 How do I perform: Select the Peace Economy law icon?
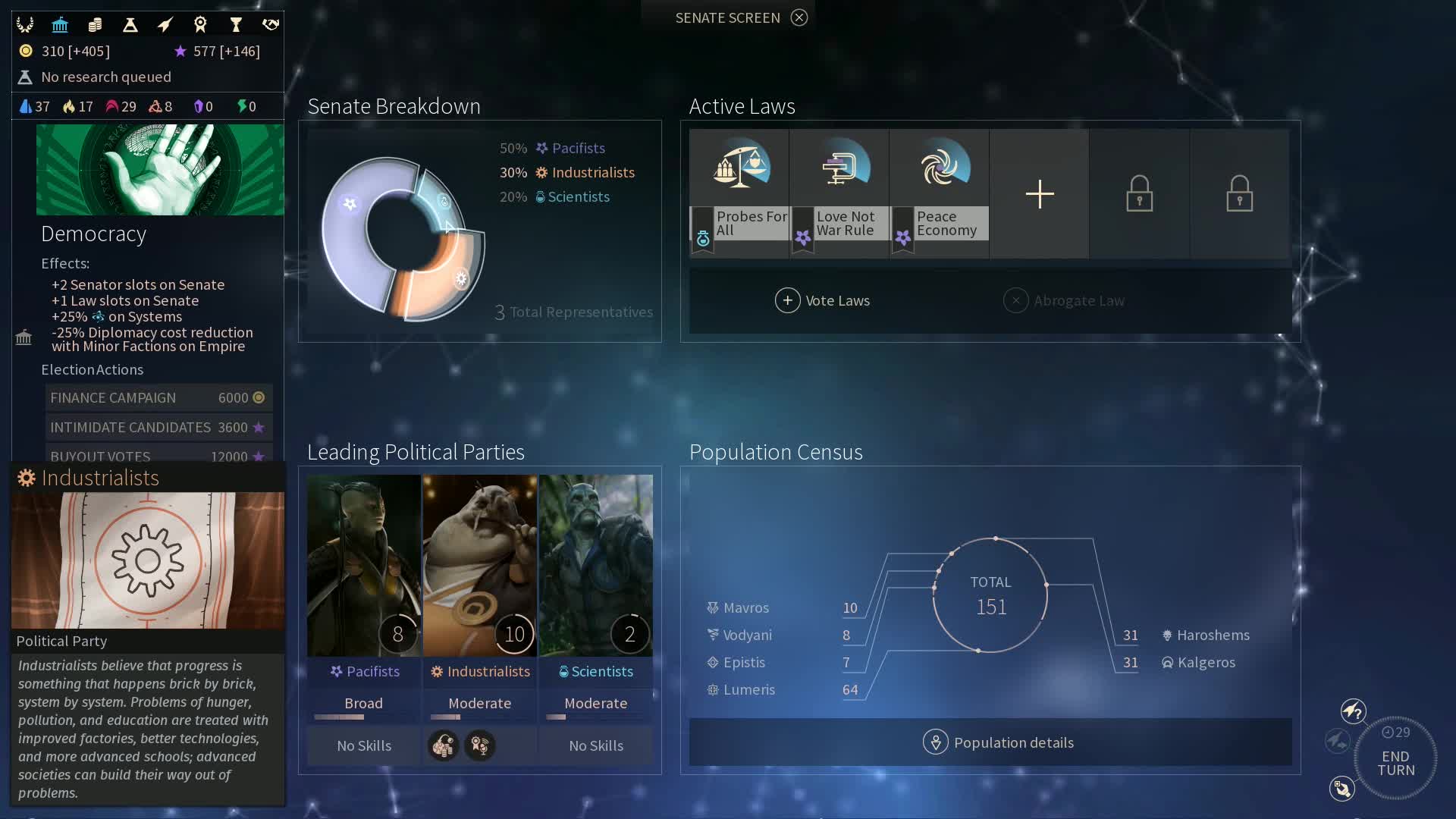tap(940, 167)
